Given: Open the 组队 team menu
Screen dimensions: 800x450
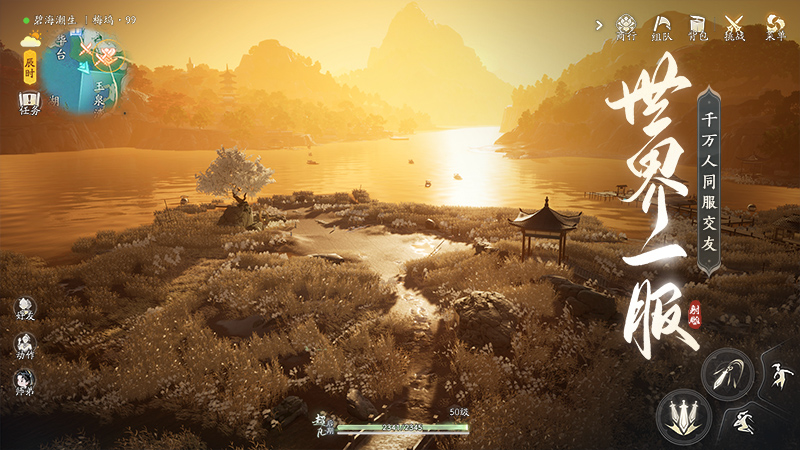Looking at the screenshot, I should (x=662, y=25).
